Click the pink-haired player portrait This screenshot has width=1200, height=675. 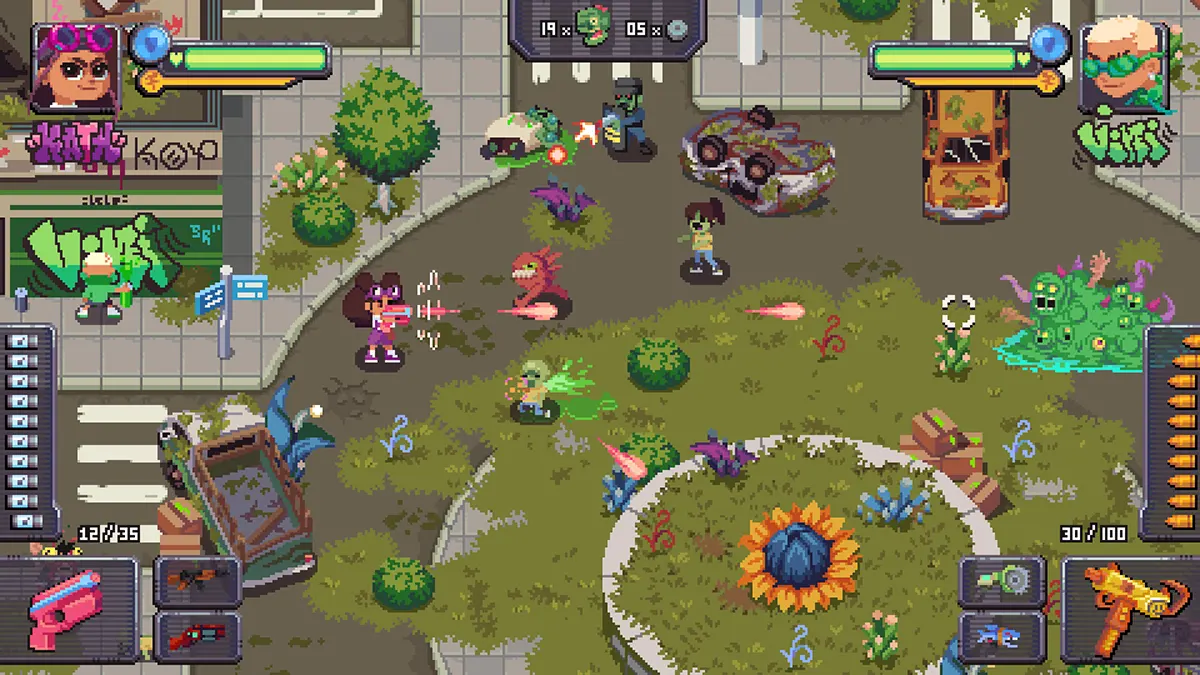coord(75,68)
